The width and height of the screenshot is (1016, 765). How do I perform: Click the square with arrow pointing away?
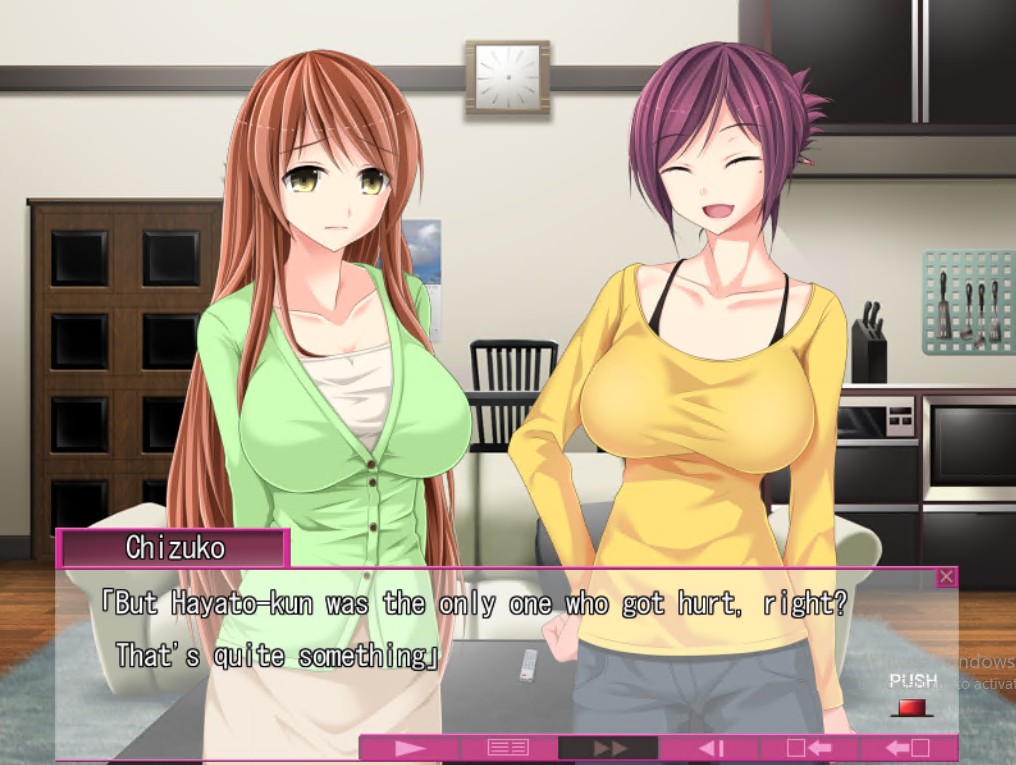809,747
